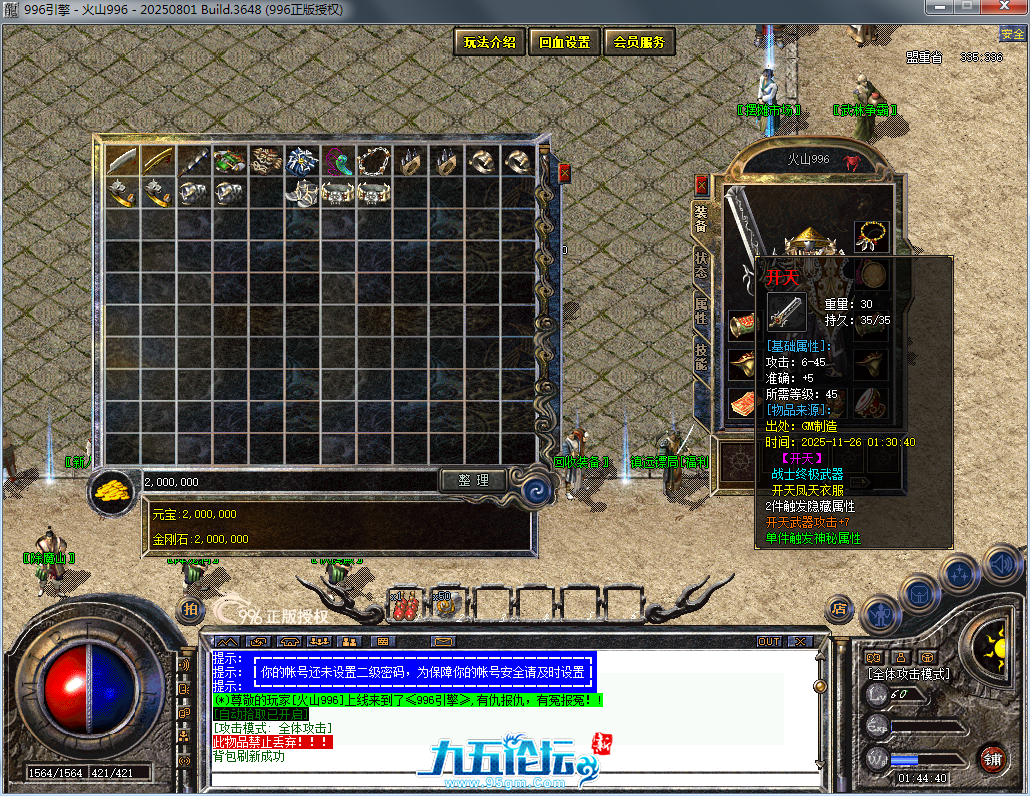Select the beaded bracelet item in the bag
The height and width of the screenshot is (796, 1030).
click(x=373, y=161)
